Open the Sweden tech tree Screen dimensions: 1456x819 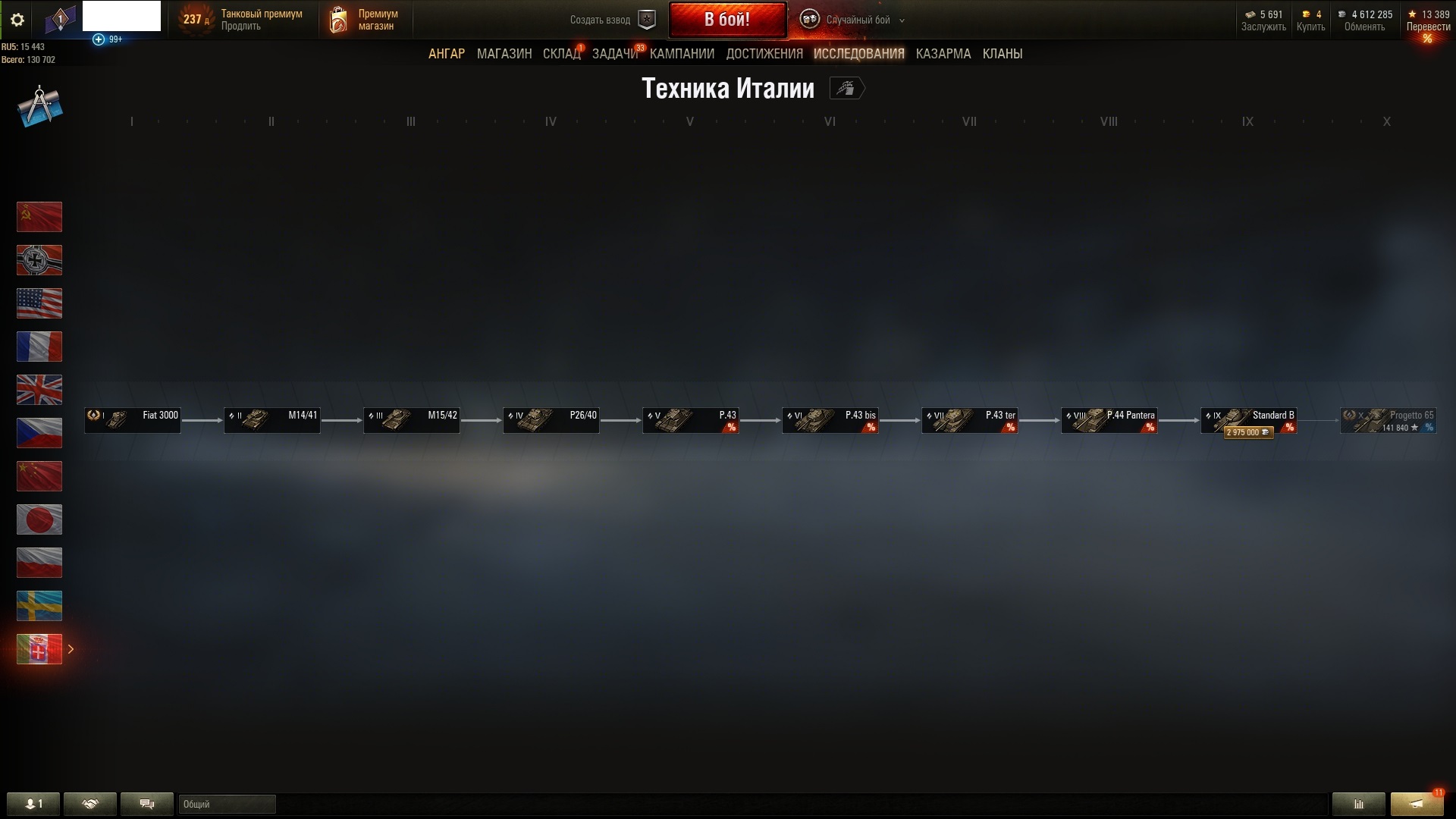[x=39, y=606]
